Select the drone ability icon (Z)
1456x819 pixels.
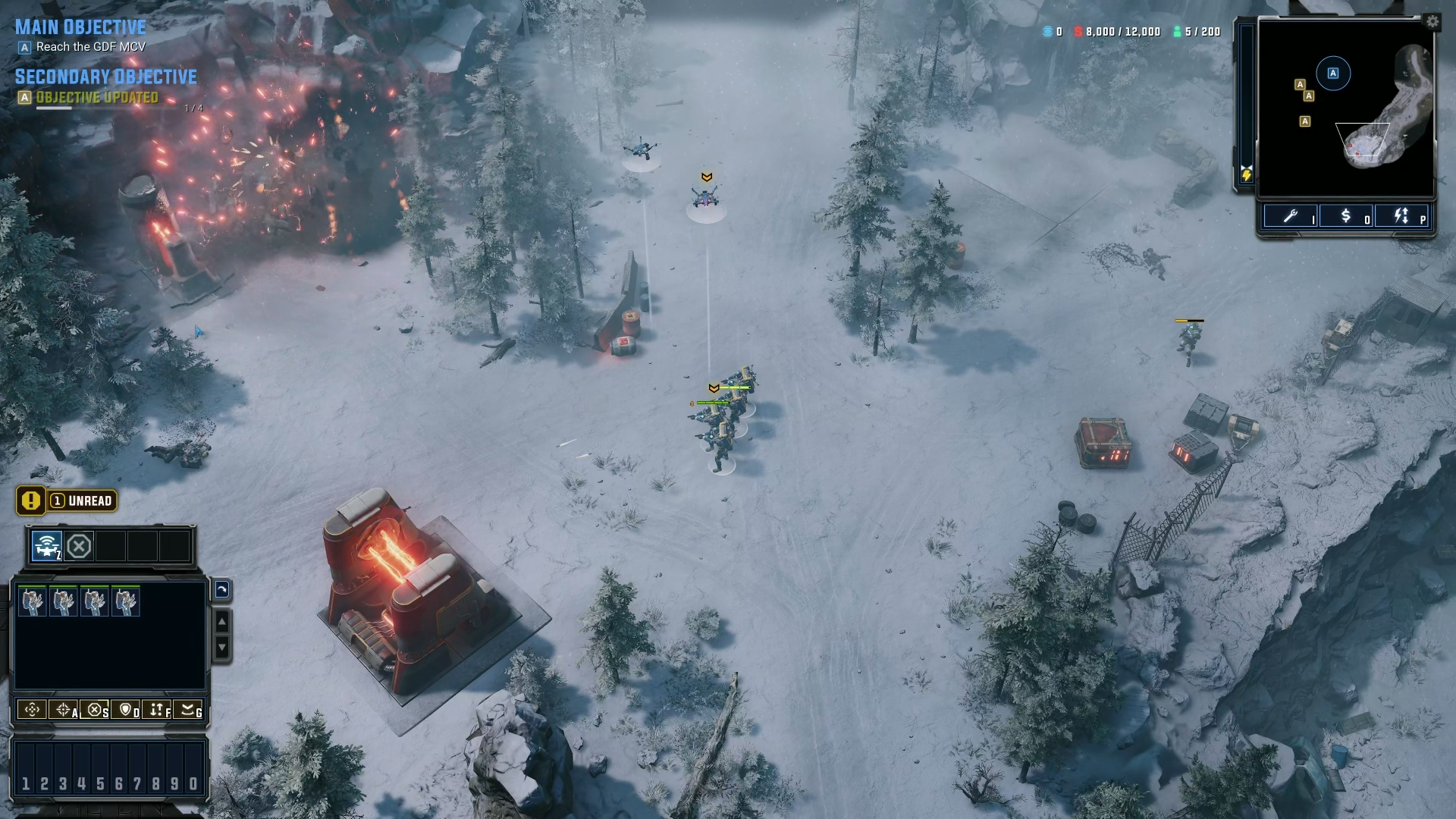[x=45, y=544]
